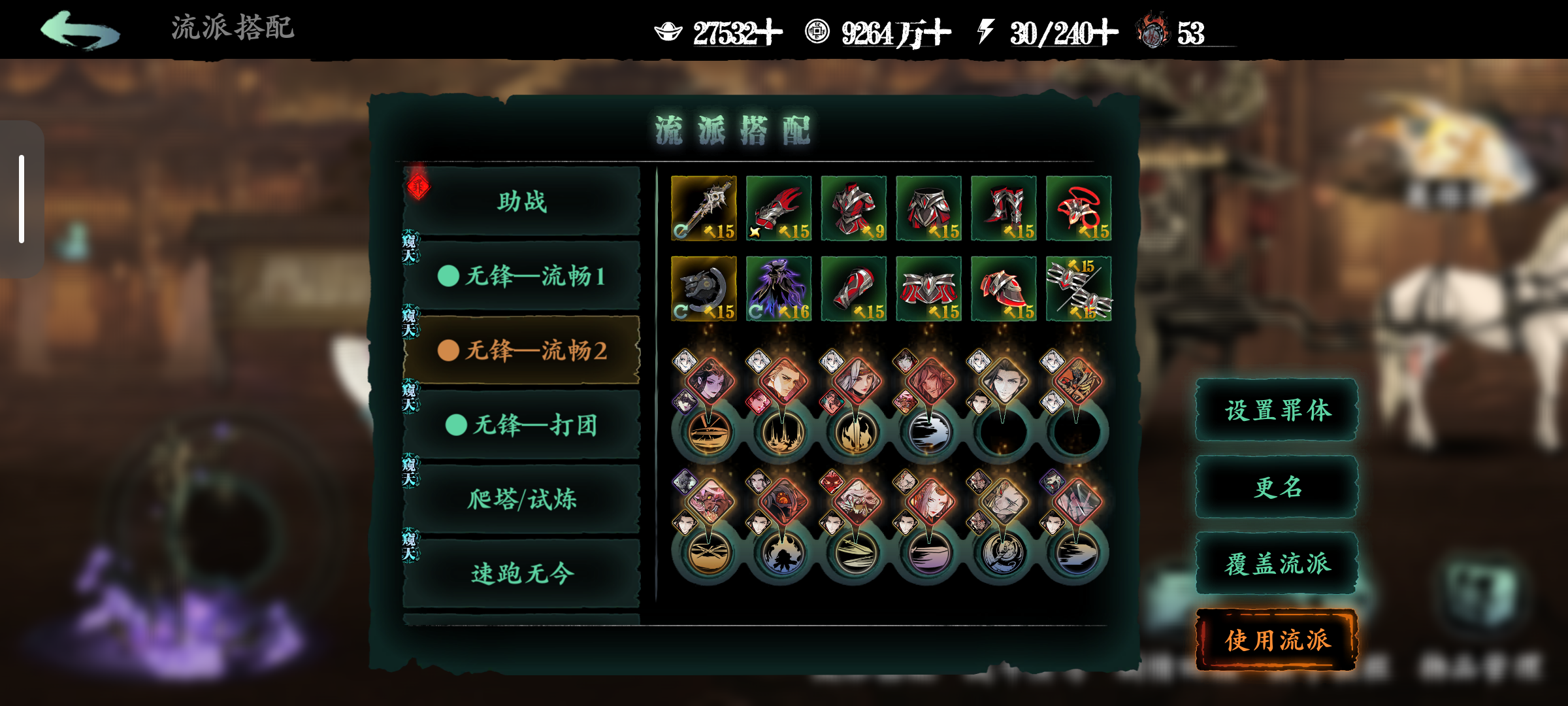This screenshot has width=1568, height=706.
Task: Pick the 爬塔/试炼 build
Action: (521, 499)
